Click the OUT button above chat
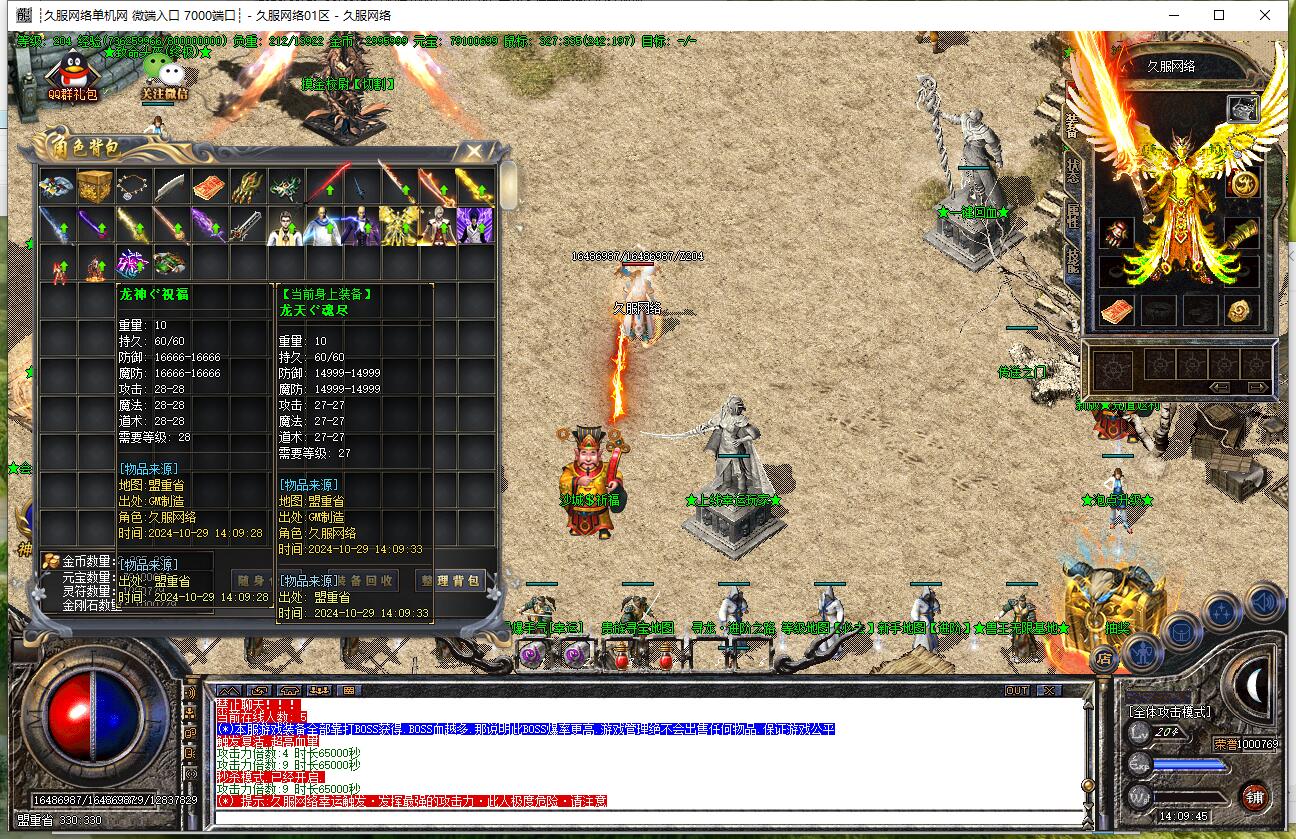 coord(1017,690)
